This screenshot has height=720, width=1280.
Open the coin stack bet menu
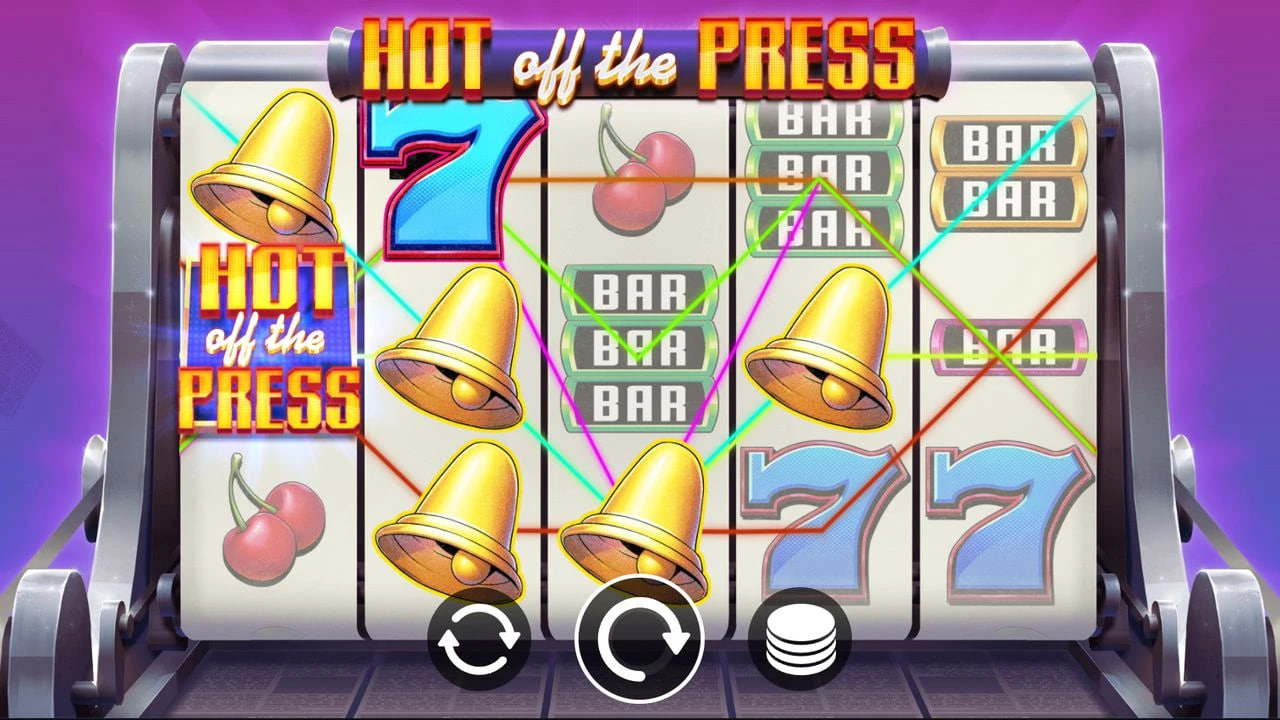800,637
